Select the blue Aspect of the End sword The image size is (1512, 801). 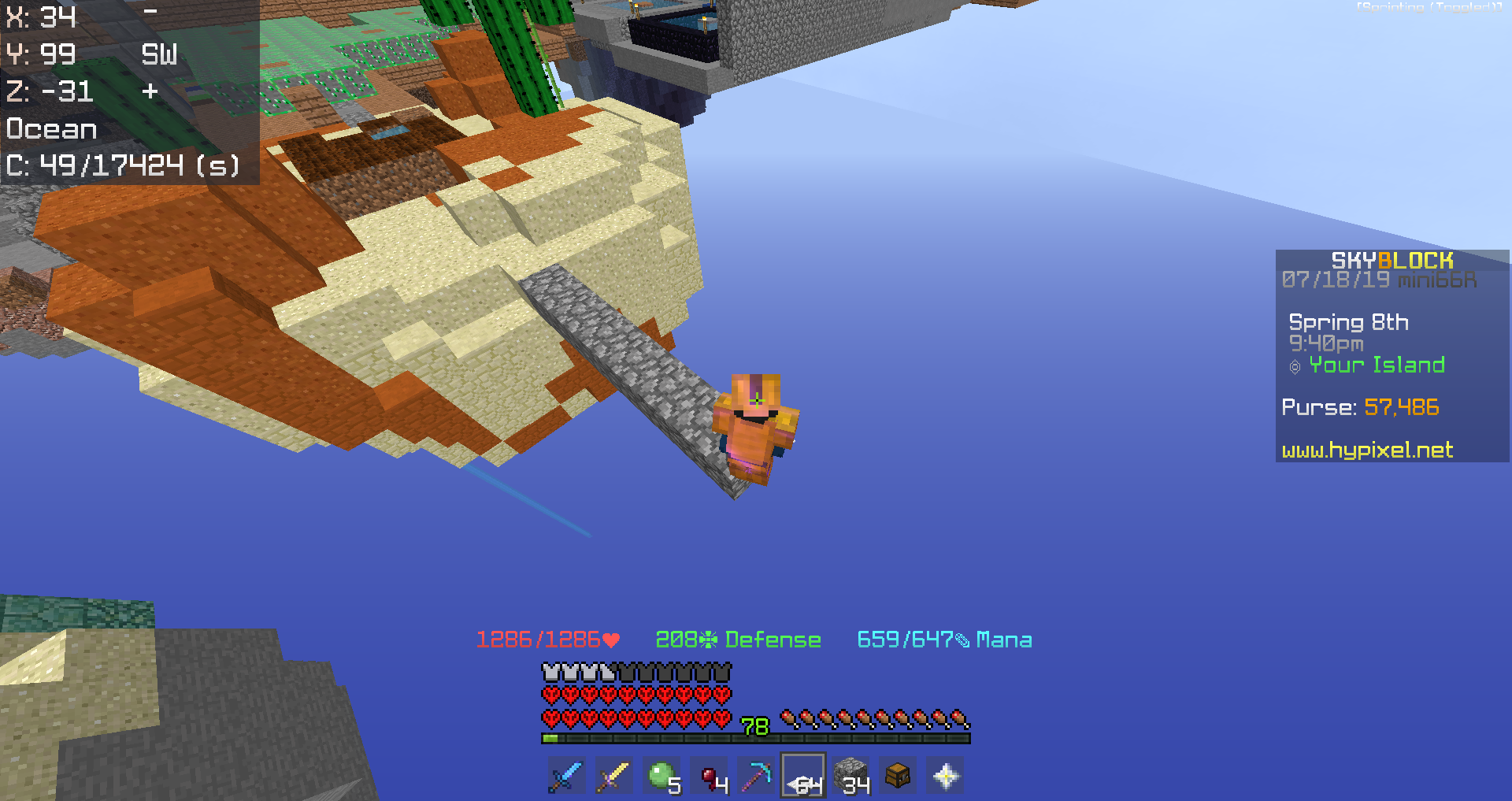[x=565, y=776]
